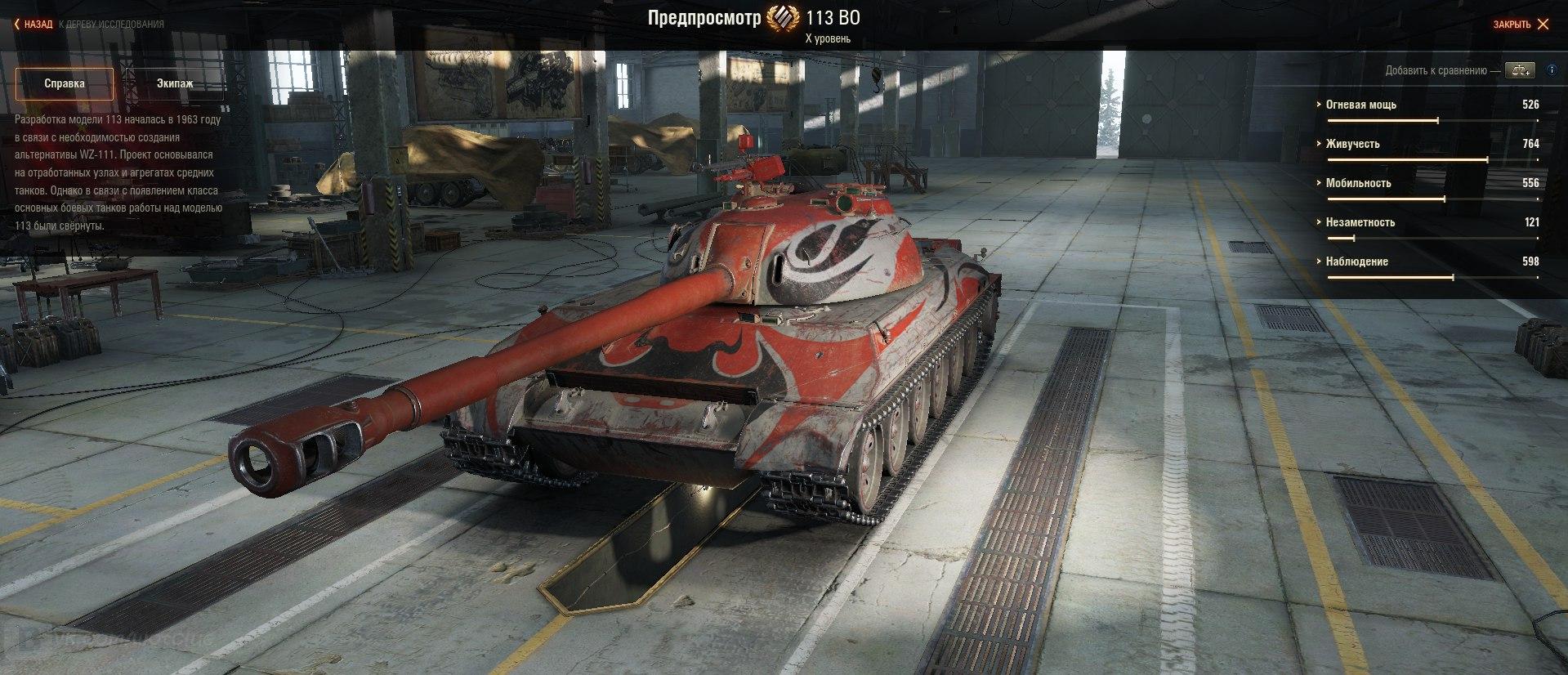Add the tank to comparison
Viewport: 1568px width, 675px height.
point(1520,70)
